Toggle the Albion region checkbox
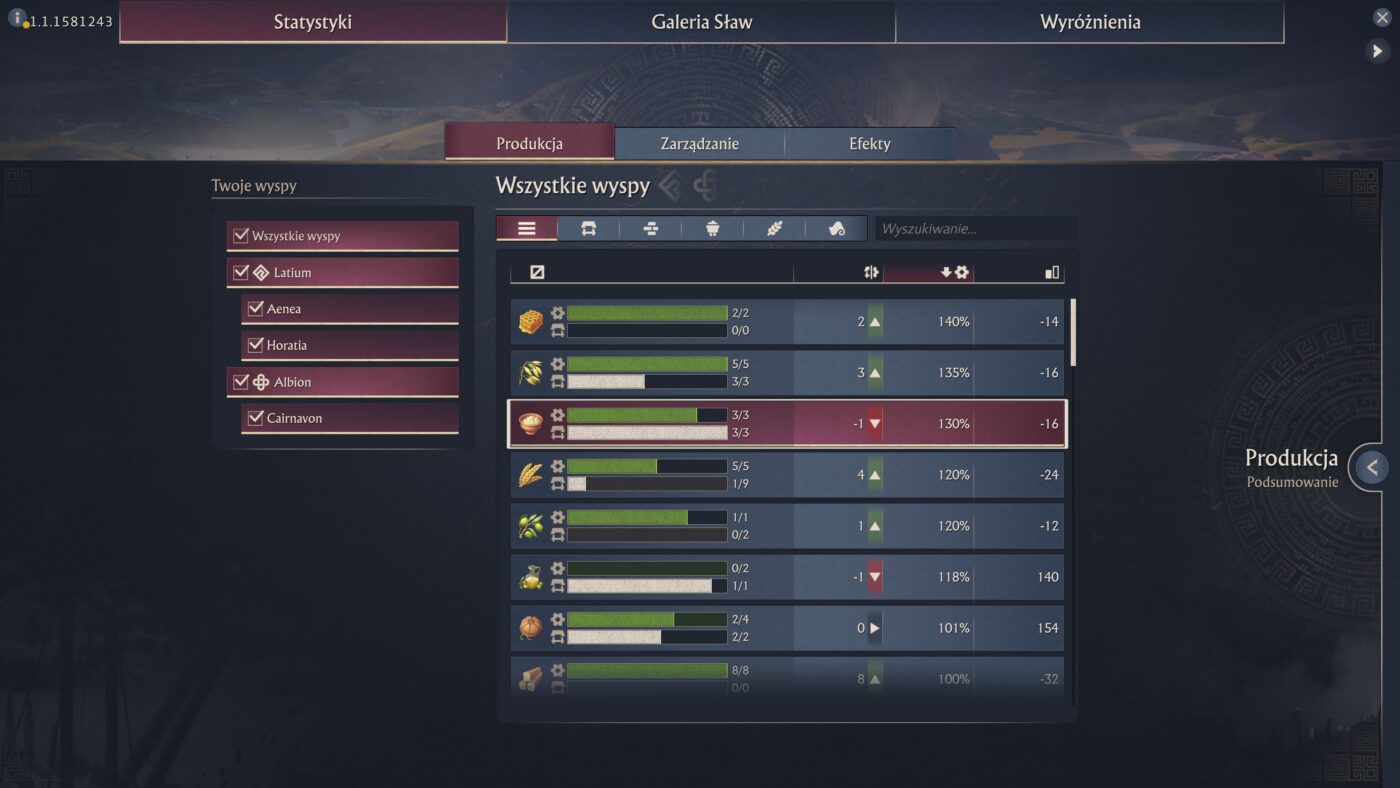1400x788 pixels. click(x=241, y=382)
